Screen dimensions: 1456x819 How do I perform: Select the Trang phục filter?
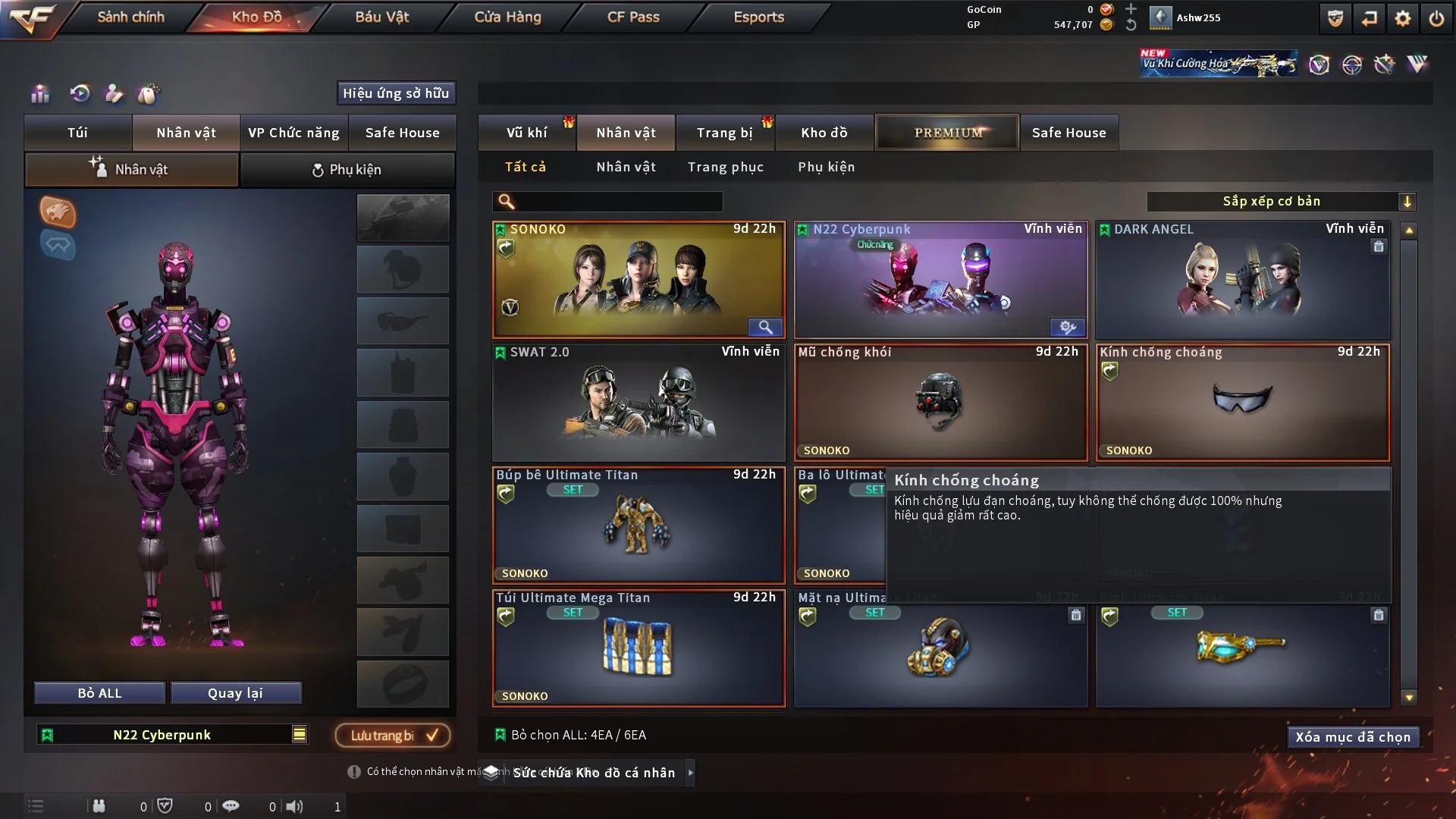coord(725,167)
